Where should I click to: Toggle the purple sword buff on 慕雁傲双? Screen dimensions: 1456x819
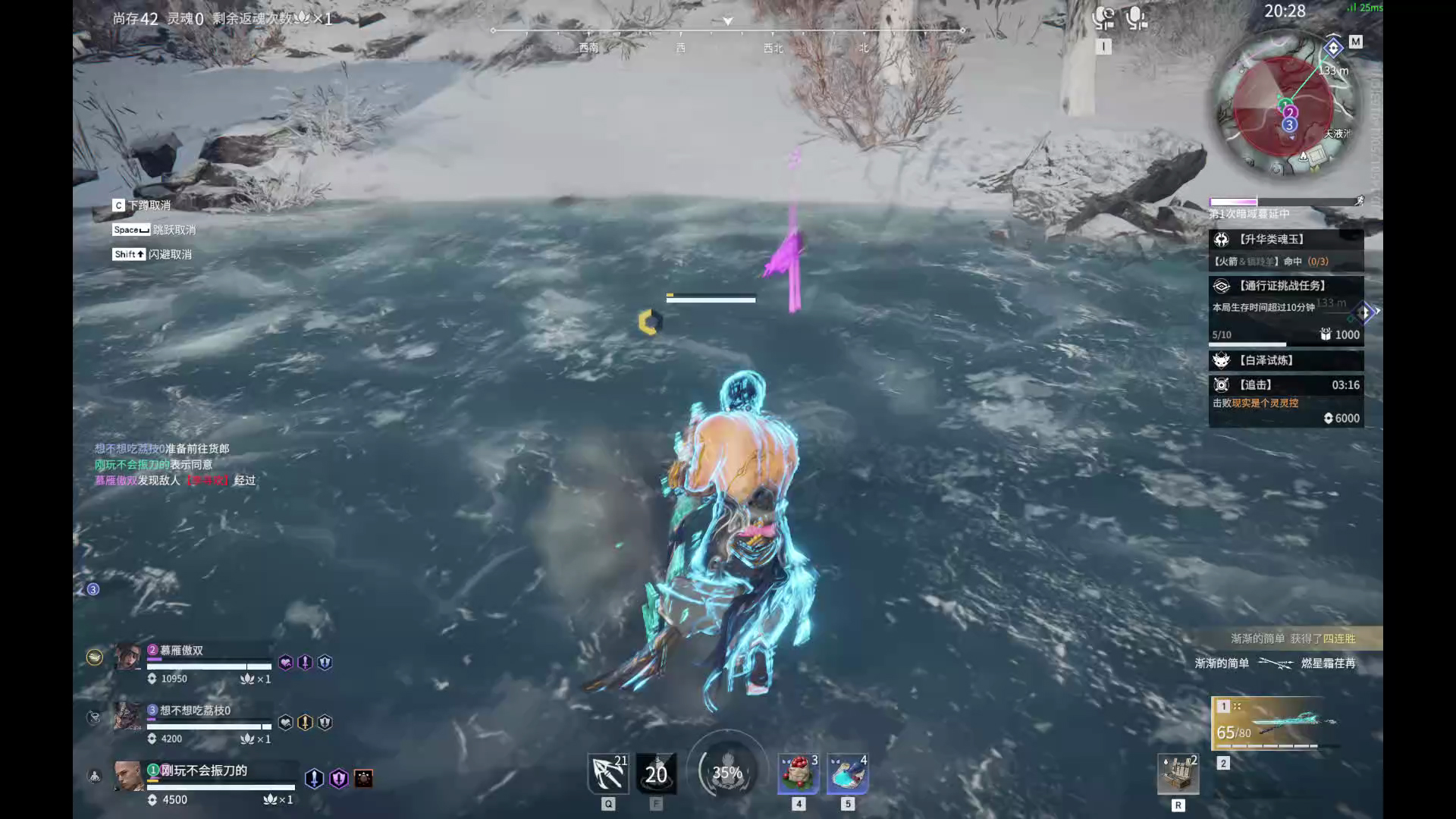point(303,661)
